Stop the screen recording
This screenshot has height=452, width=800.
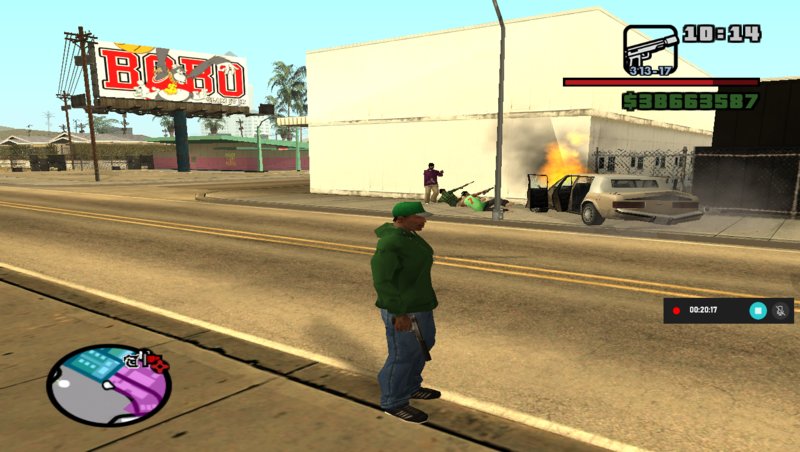758,310
